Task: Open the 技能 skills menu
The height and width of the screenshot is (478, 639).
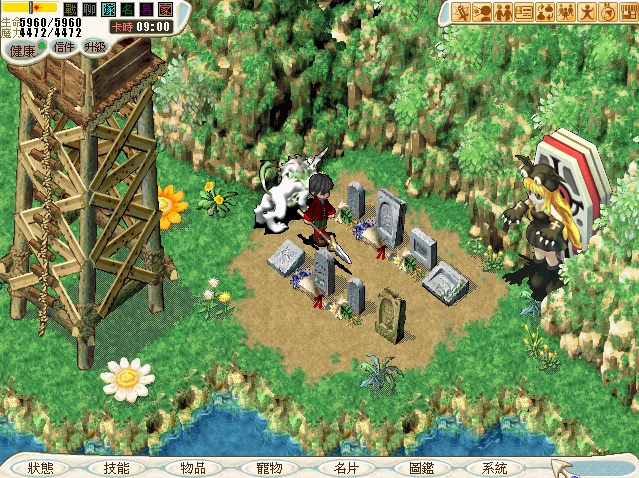Action: (x=117, y=468)
